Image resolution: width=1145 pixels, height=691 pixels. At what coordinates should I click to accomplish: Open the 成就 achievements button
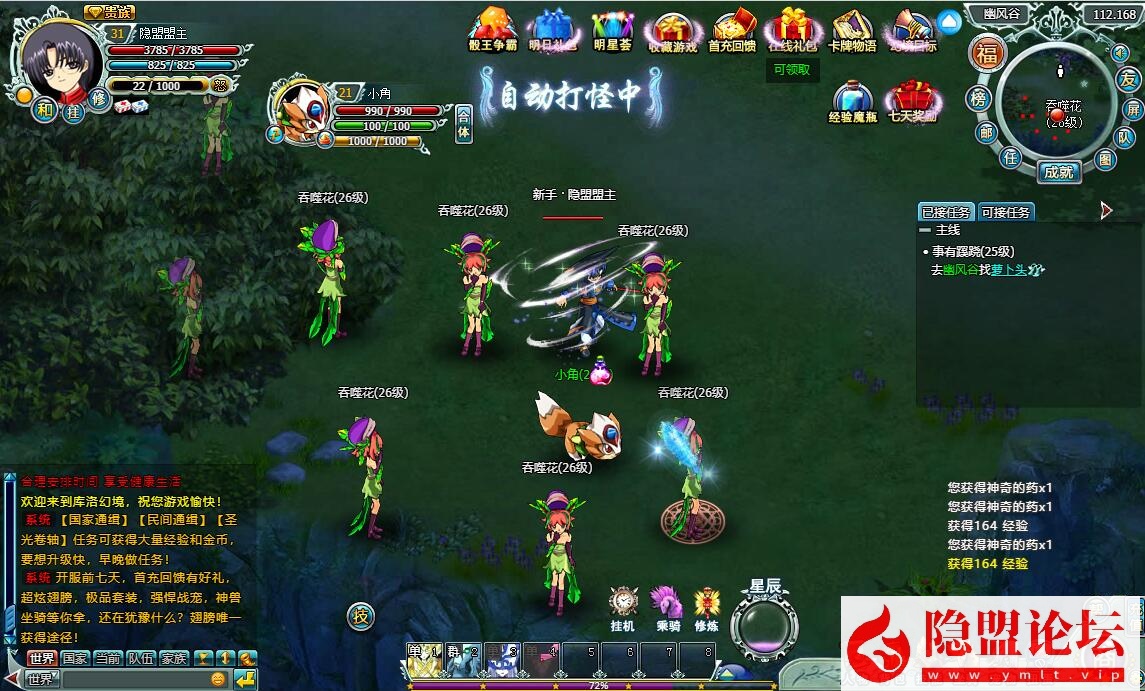[x=1058, y=171]
